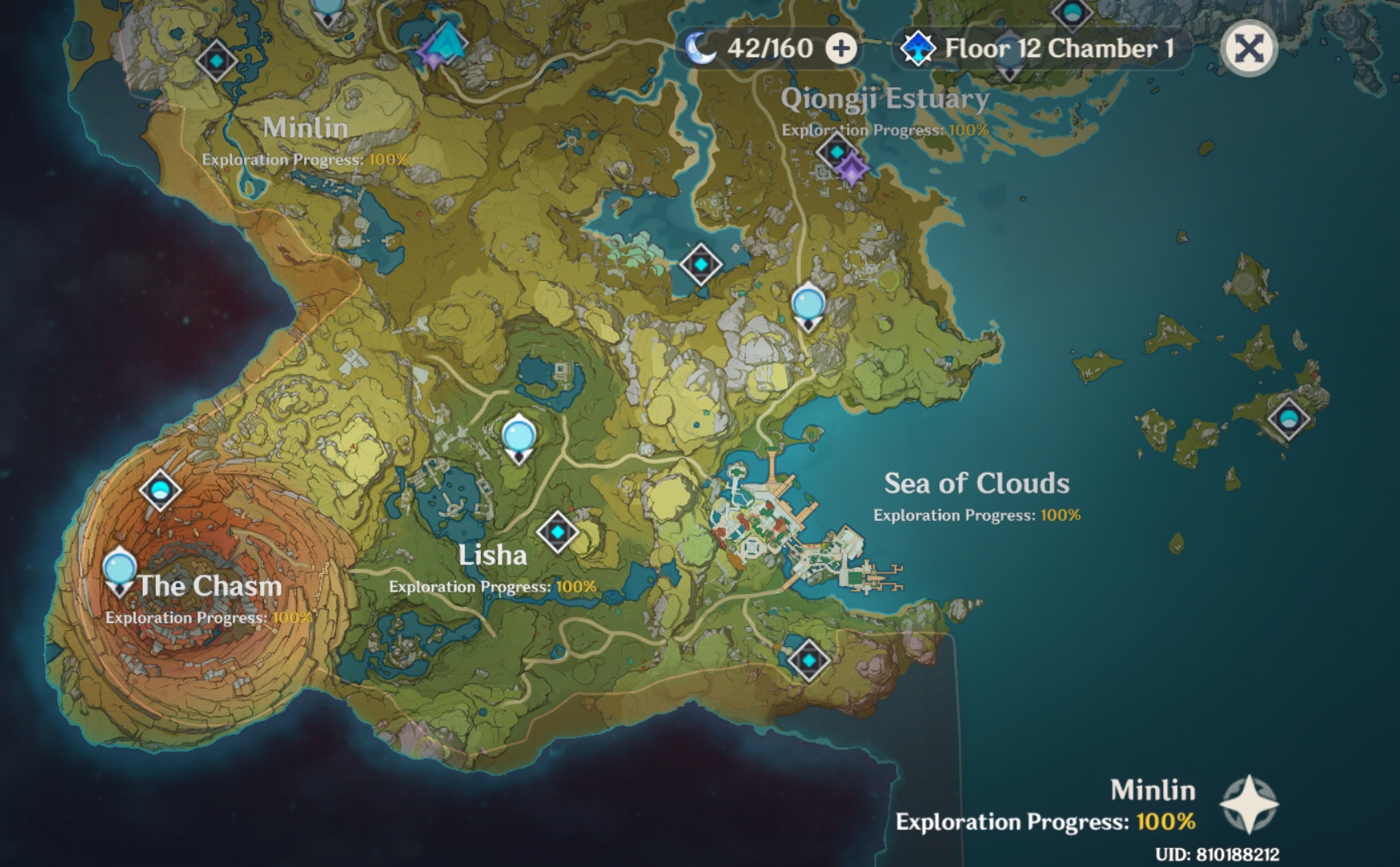Viewport: 1400px width, 867px height.
Task: Click the Sea of Clouds region label
Action: [x=976, y=484]
